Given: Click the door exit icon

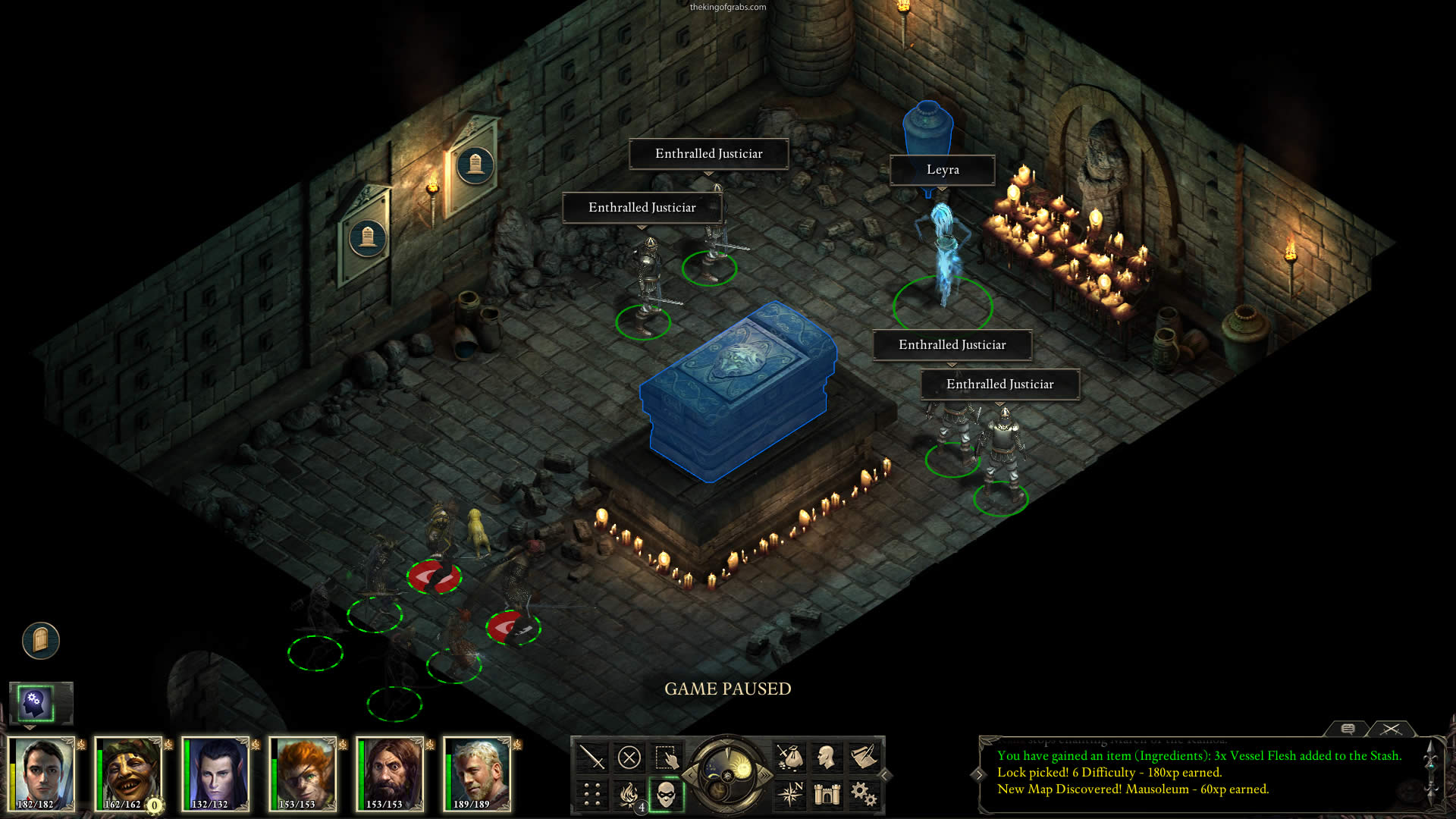Looking at the screenshot, I should [41, 641].
